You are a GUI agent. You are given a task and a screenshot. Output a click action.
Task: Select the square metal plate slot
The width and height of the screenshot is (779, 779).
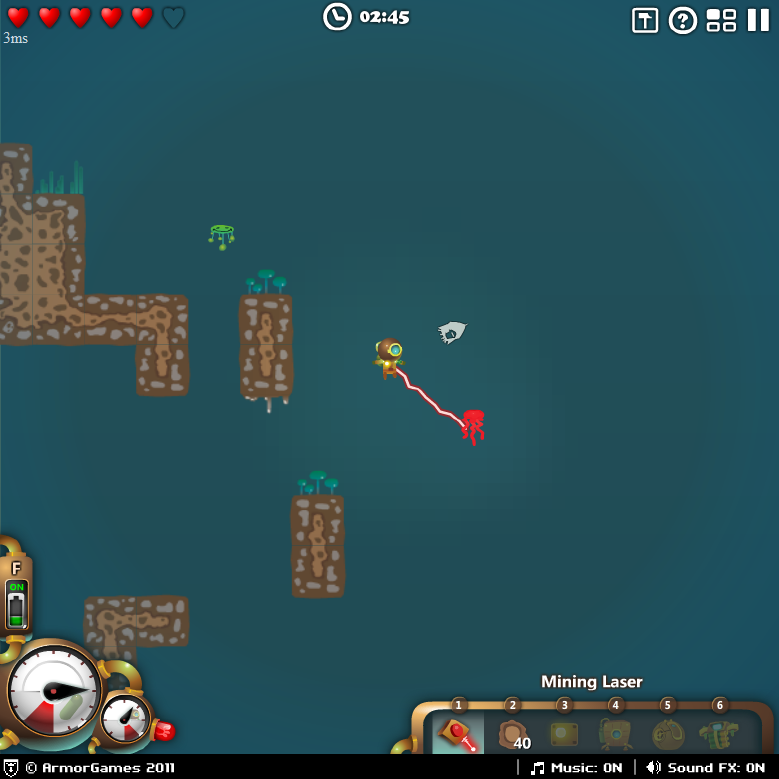(x=564, y=735)
